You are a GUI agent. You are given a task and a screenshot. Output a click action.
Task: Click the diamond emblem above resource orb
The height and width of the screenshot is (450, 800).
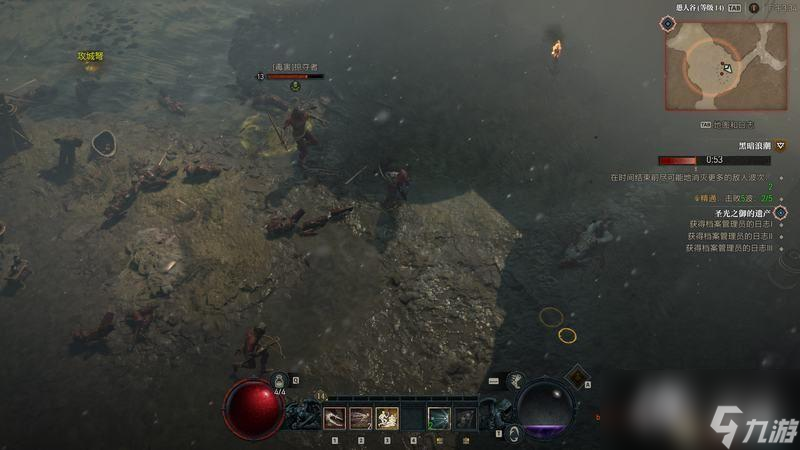(x=575, y=376)
